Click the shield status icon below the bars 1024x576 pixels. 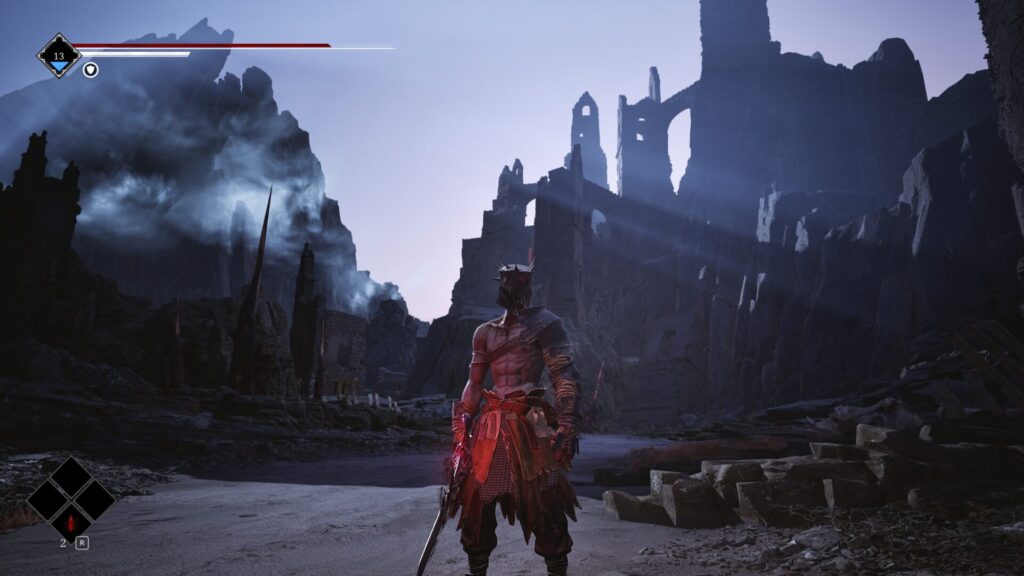[x=90, y=69]
